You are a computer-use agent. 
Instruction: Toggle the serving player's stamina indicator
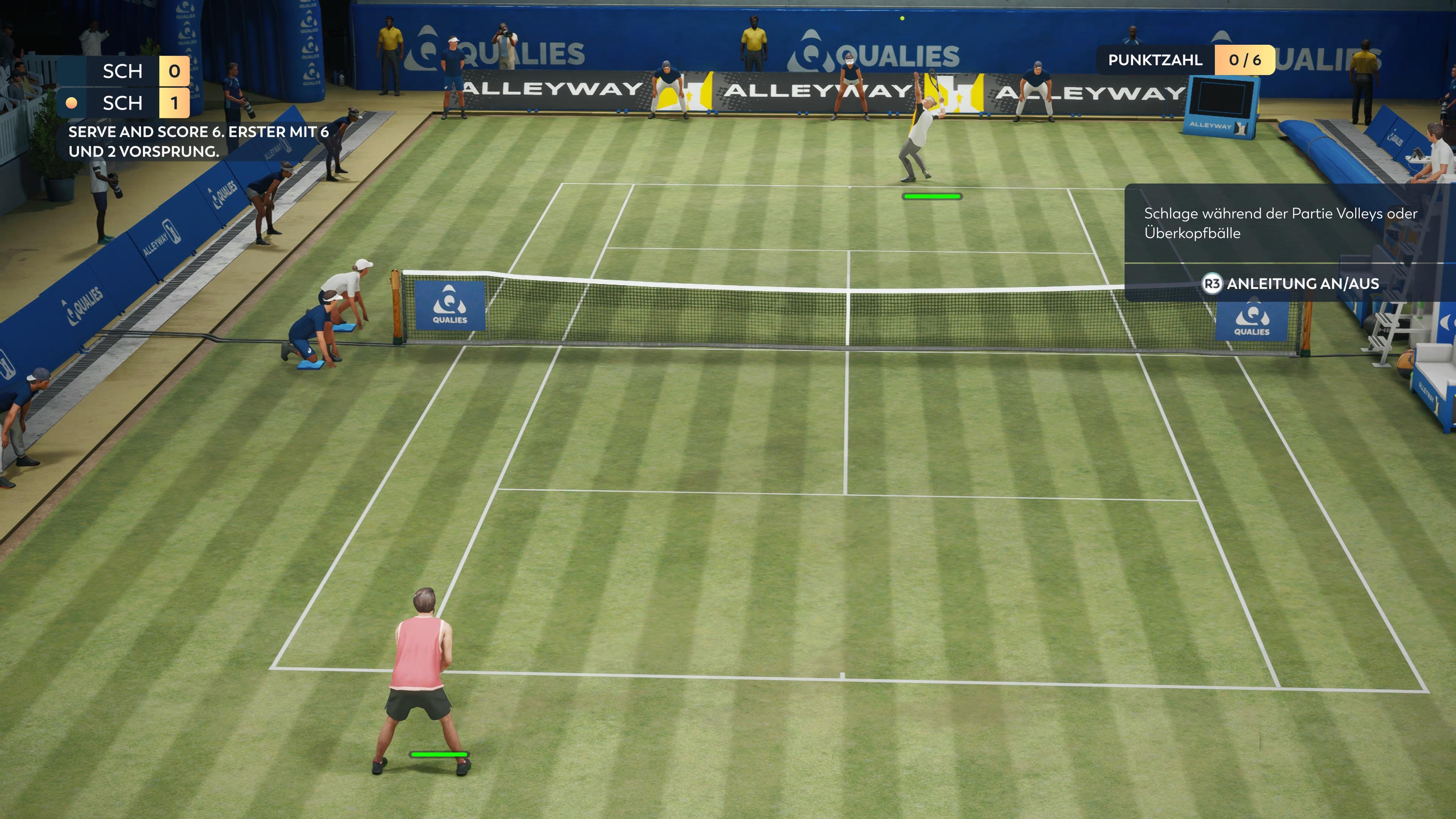932,196
